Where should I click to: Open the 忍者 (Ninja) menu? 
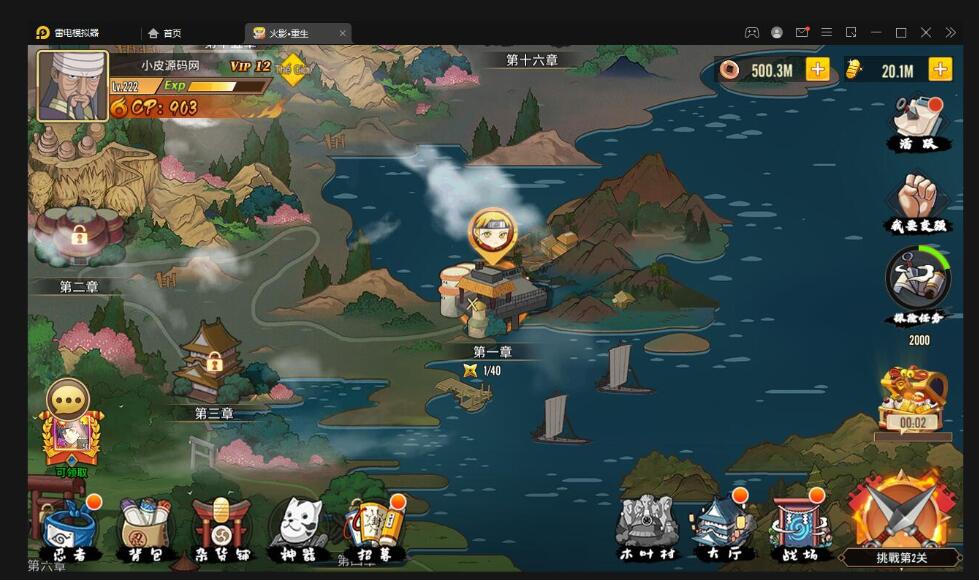pyautogui.click(x=70, y=528)
